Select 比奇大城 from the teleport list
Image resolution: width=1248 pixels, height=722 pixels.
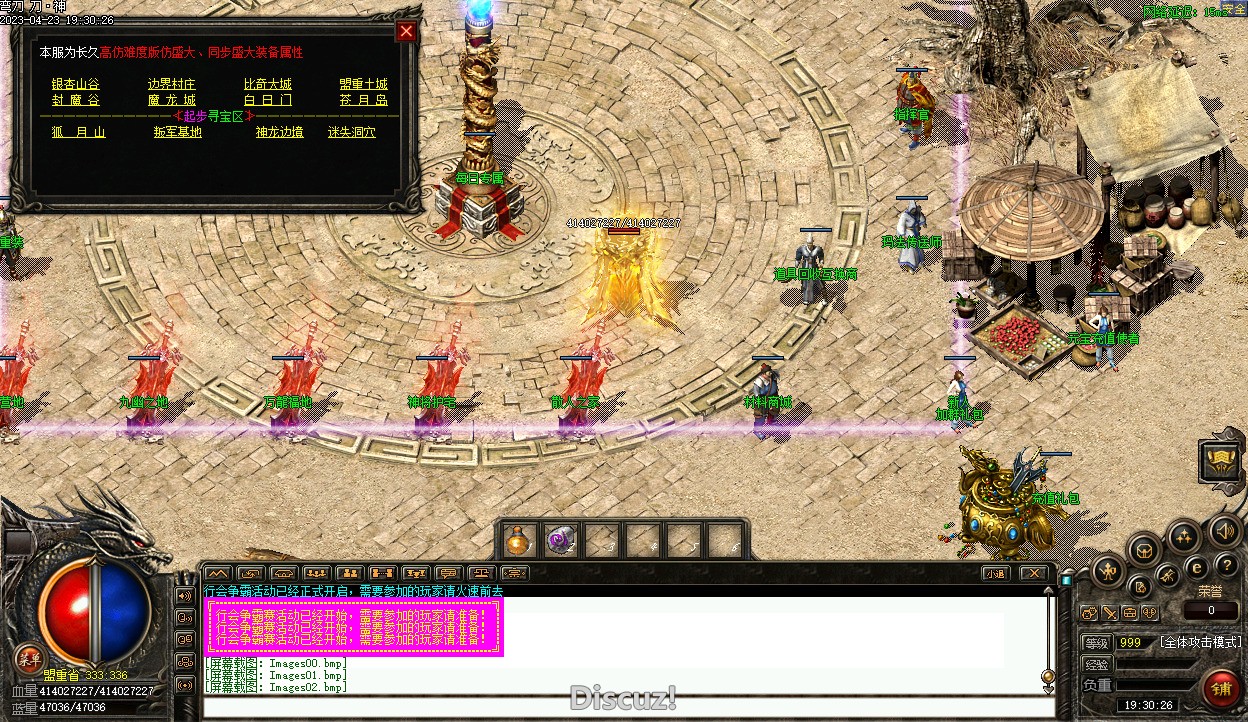[x=268, y=84]
